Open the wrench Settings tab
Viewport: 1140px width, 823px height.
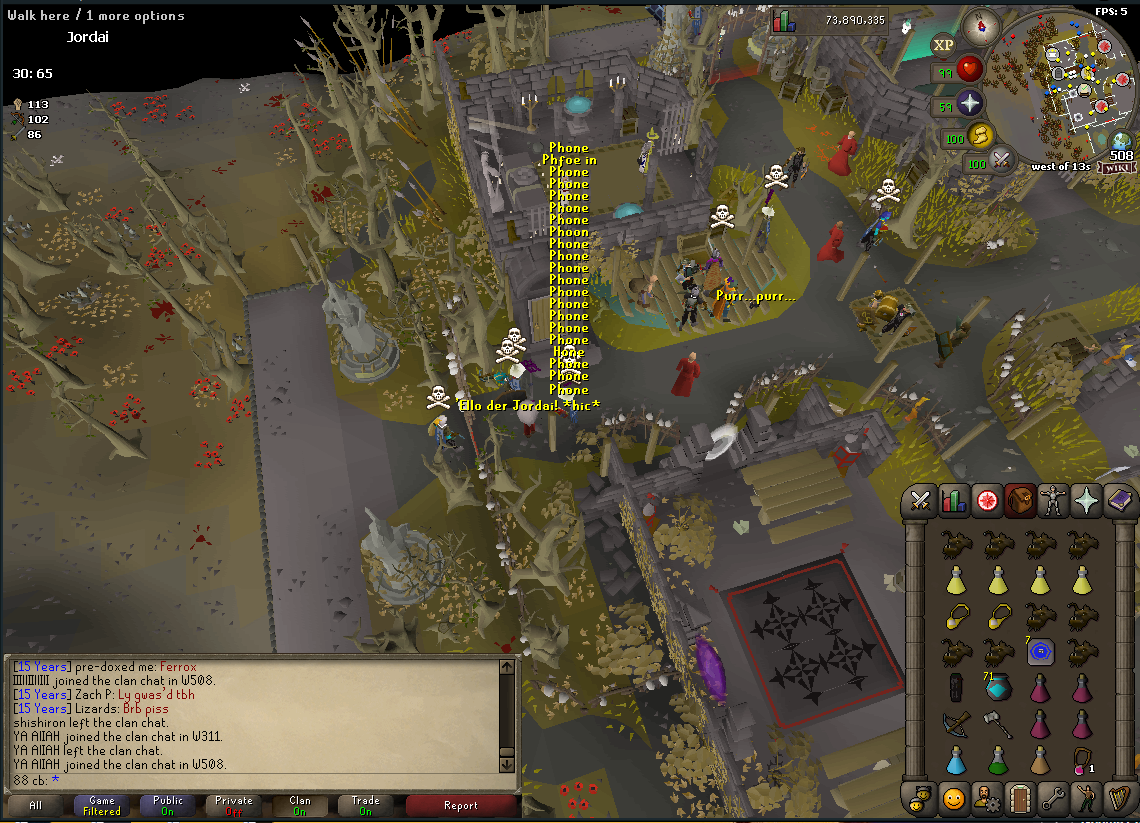tap(1053, 798)
